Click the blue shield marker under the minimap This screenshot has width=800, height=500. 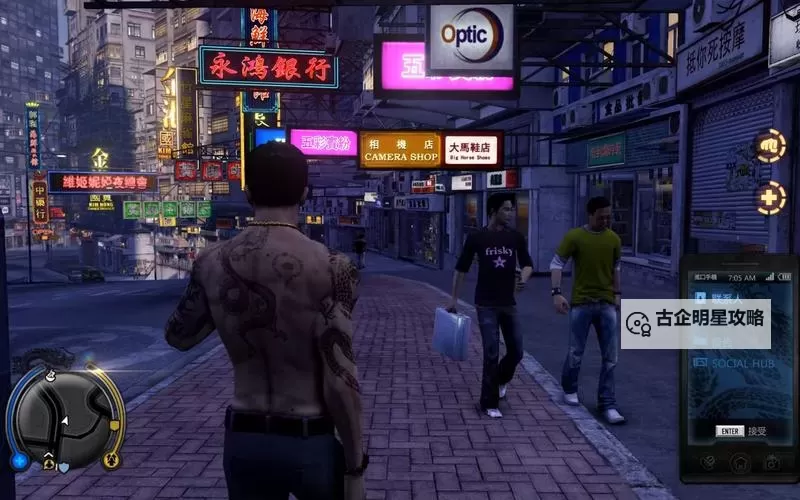[x=64, y=466]
